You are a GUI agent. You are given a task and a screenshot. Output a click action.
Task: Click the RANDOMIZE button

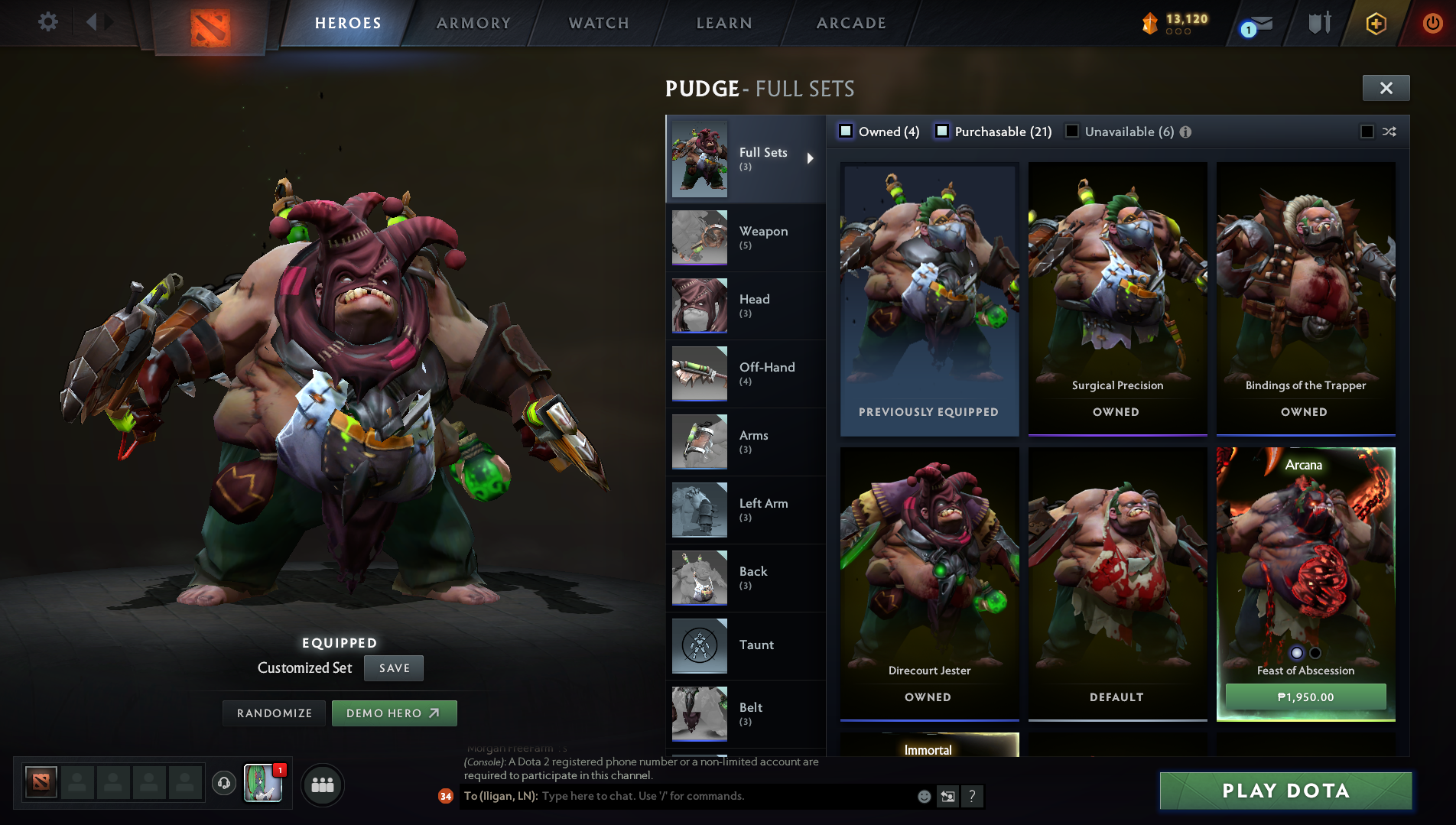[273, 713]
